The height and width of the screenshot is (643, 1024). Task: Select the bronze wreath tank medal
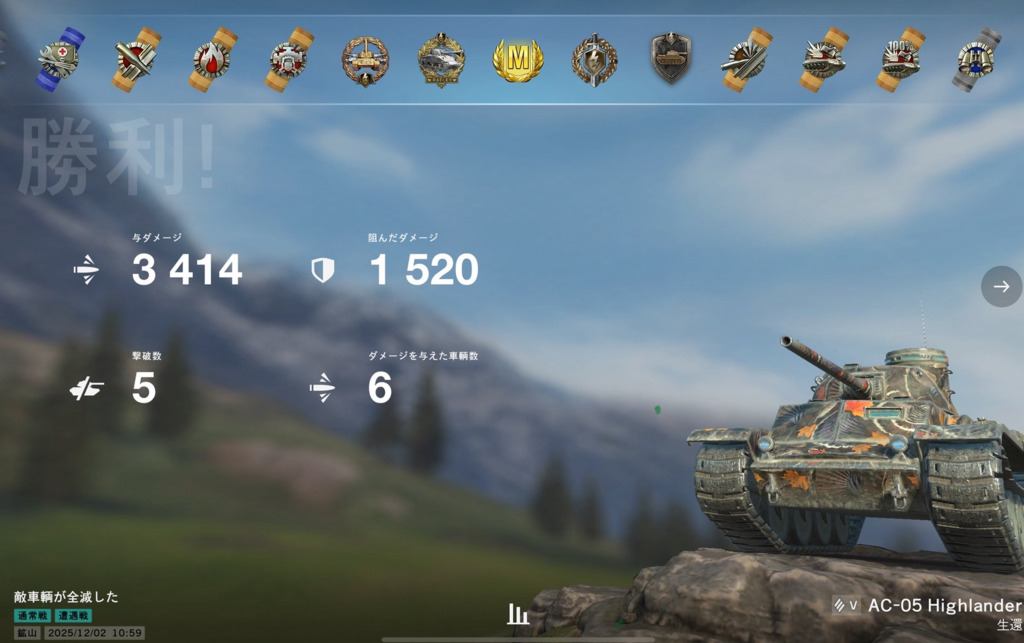coord(365,60)
